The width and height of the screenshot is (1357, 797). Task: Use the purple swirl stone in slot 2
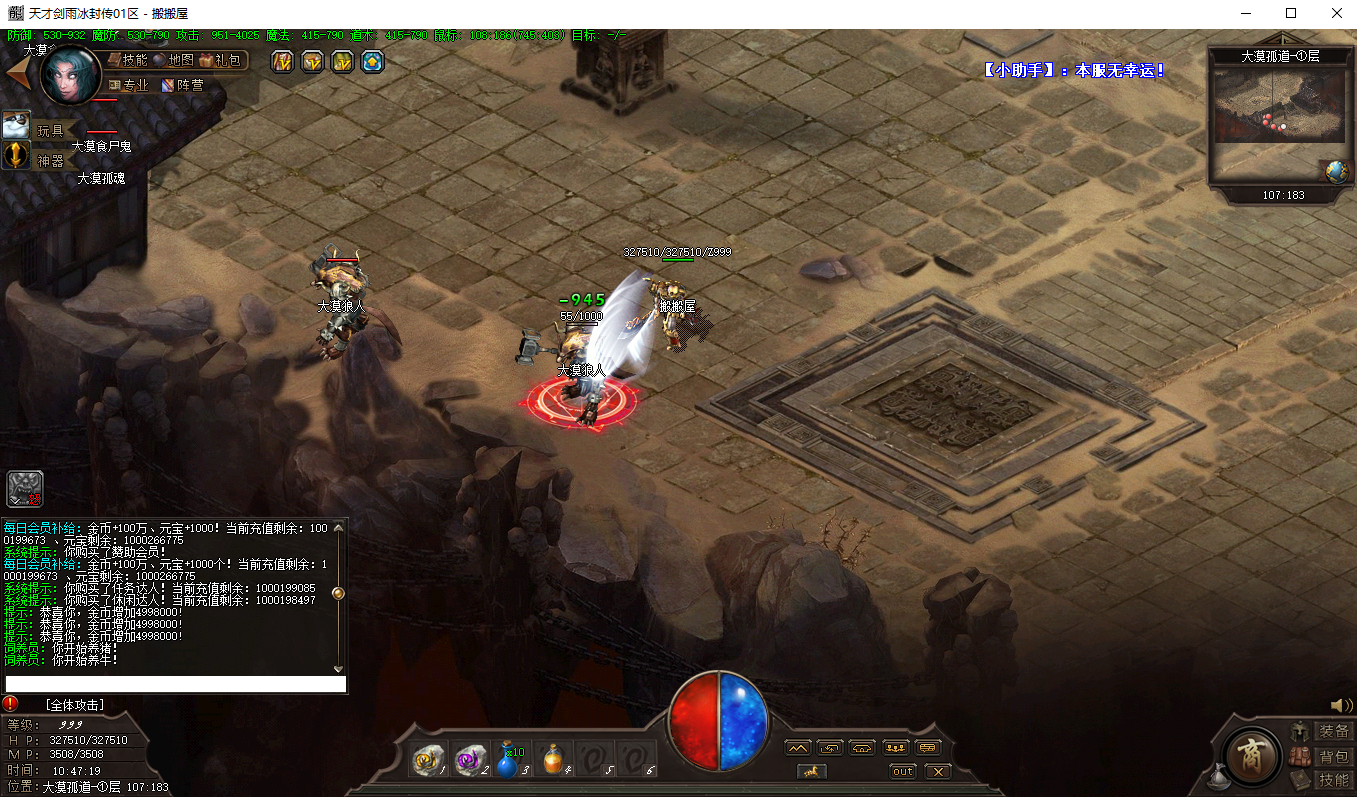point(470,761)
